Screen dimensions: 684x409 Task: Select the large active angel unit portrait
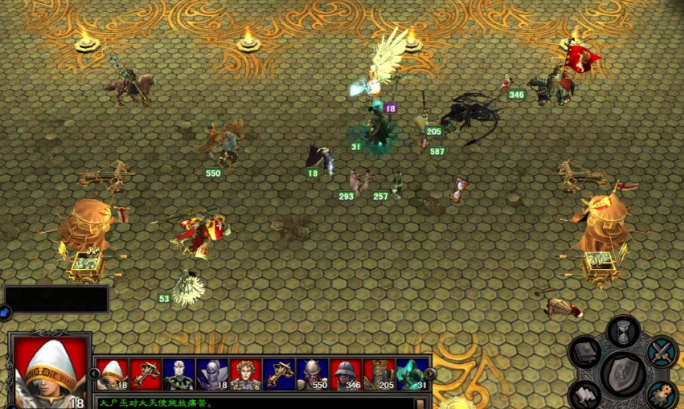tap(46, 371)
